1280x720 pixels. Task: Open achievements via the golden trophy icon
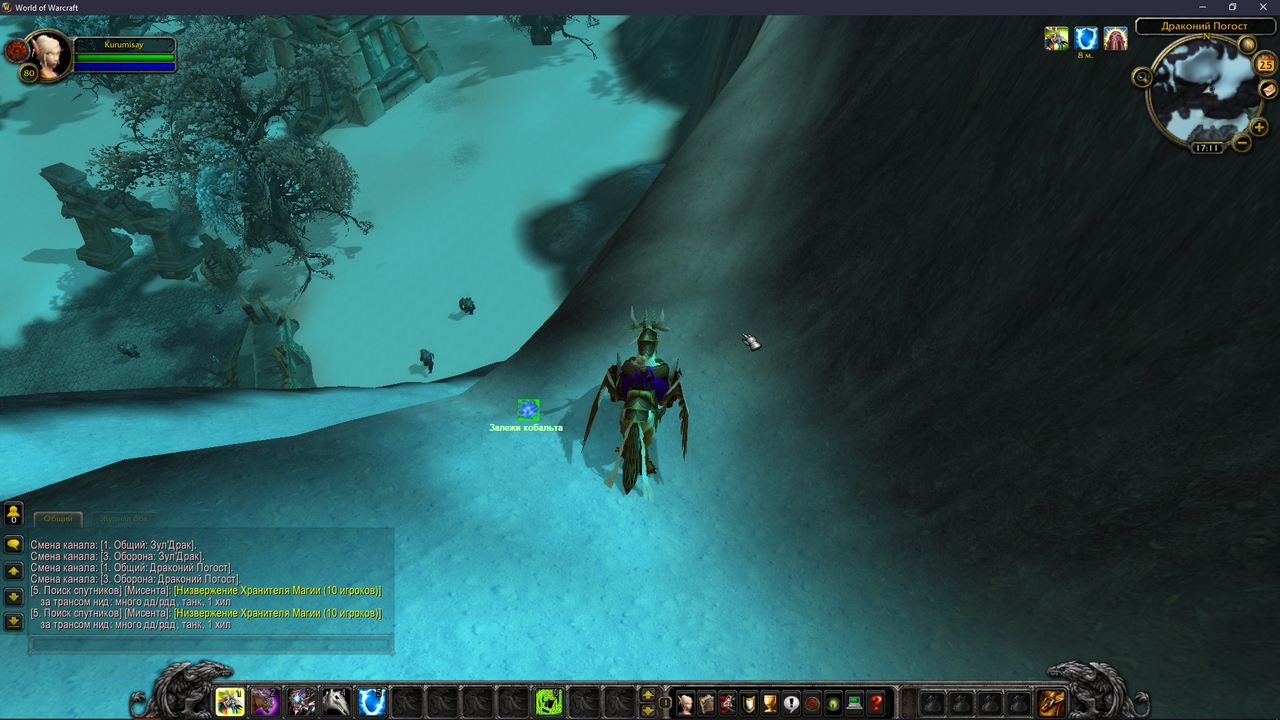(769, 702)
